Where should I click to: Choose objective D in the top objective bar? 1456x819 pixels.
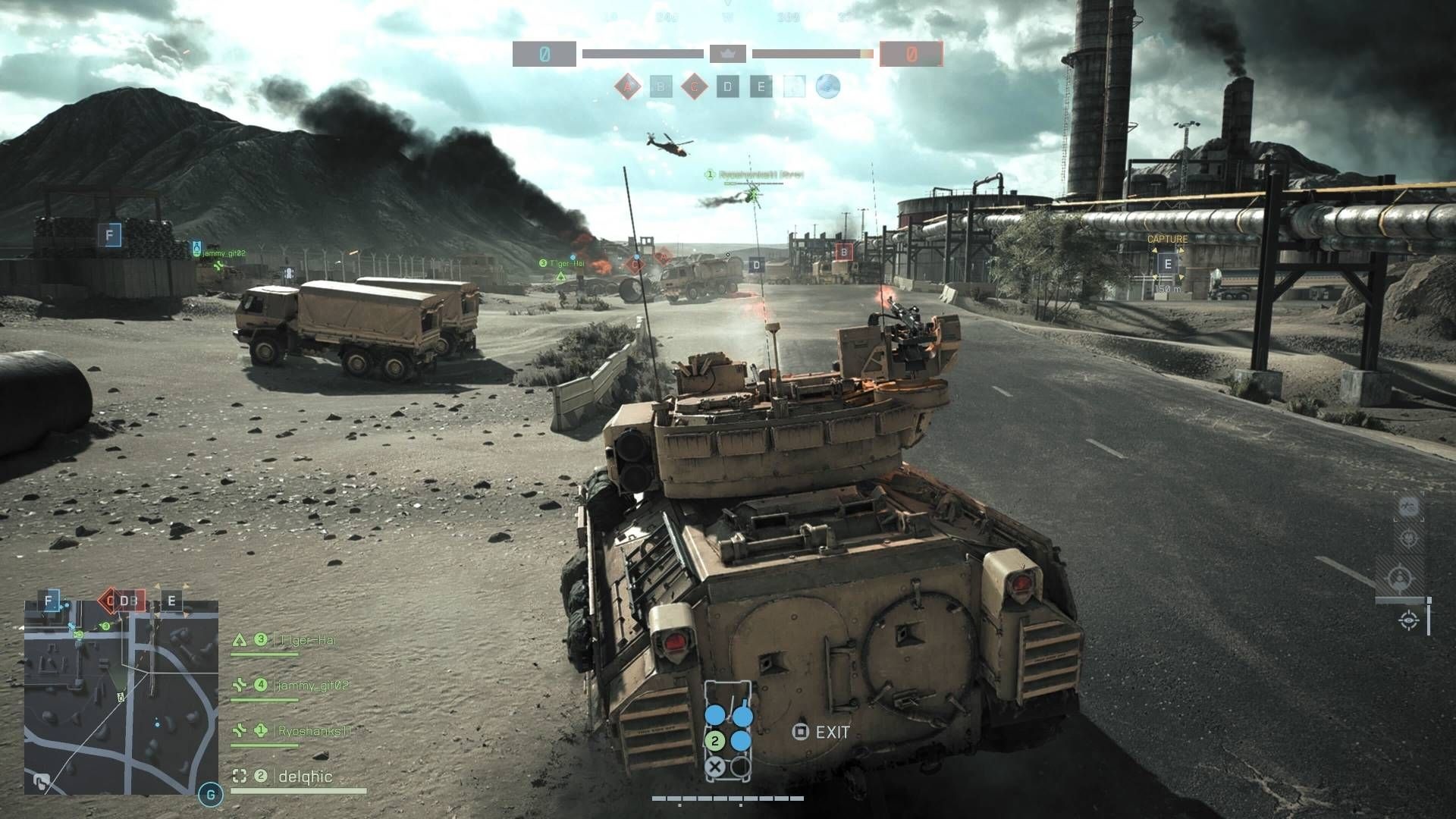(727, 87)
